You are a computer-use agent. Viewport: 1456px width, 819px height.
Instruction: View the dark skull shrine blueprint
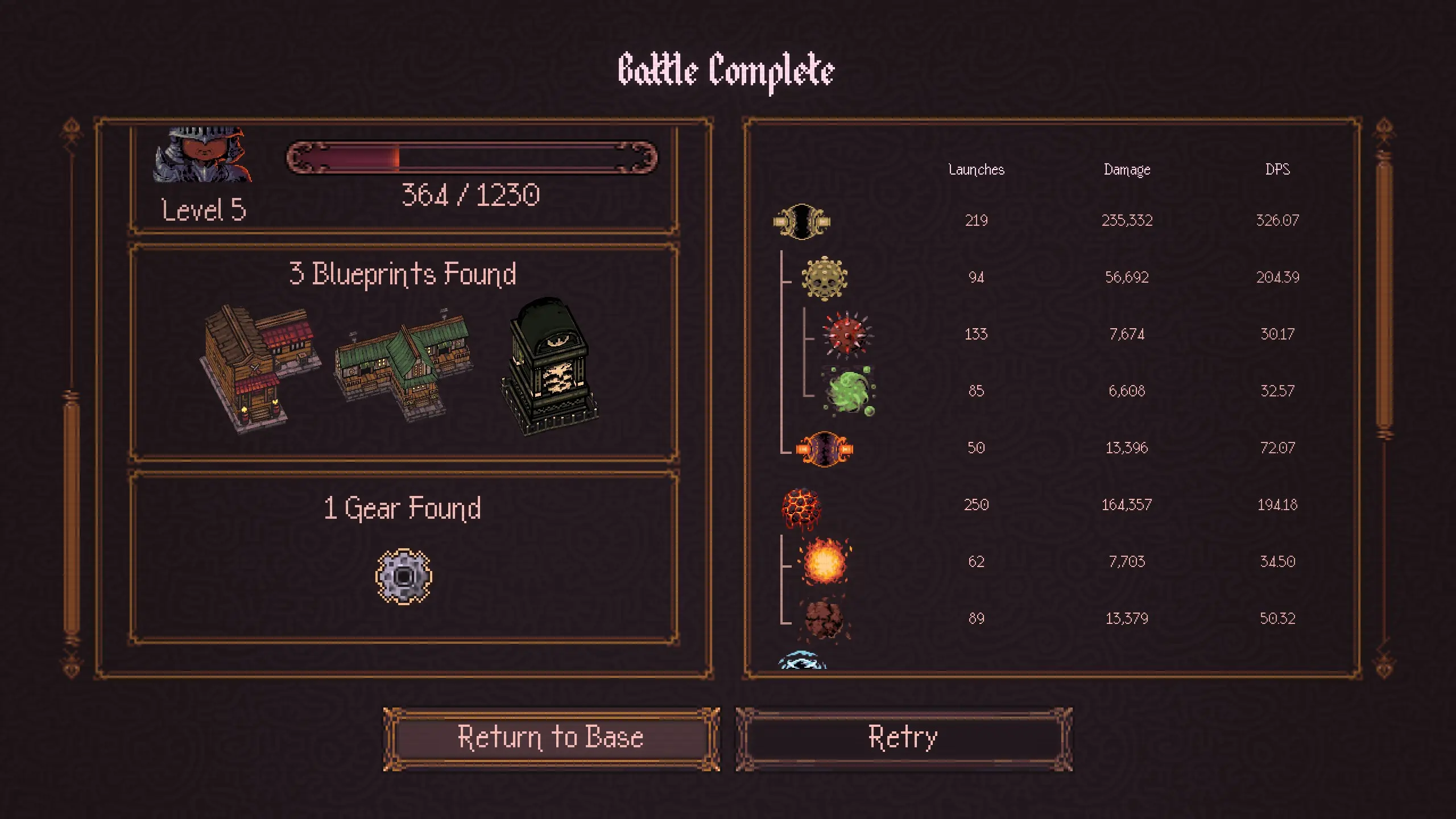(x=549, y=366)
